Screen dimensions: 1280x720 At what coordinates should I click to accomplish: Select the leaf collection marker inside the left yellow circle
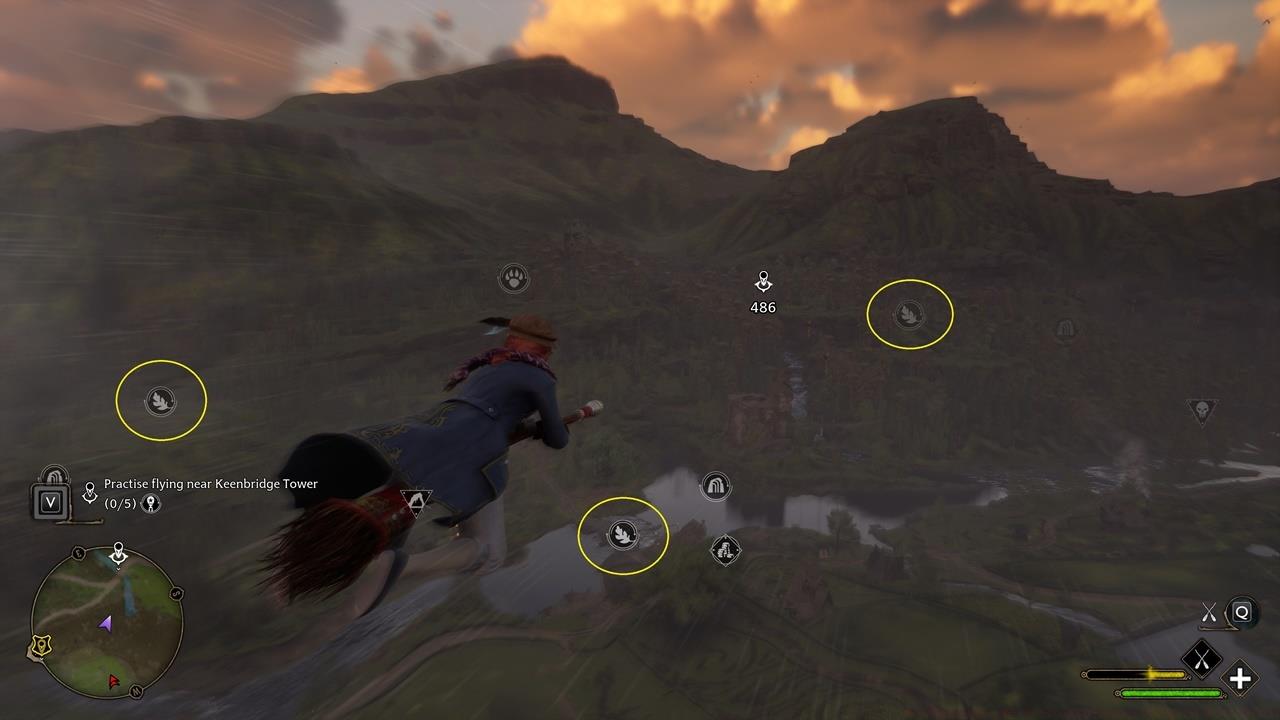(160, 400)
